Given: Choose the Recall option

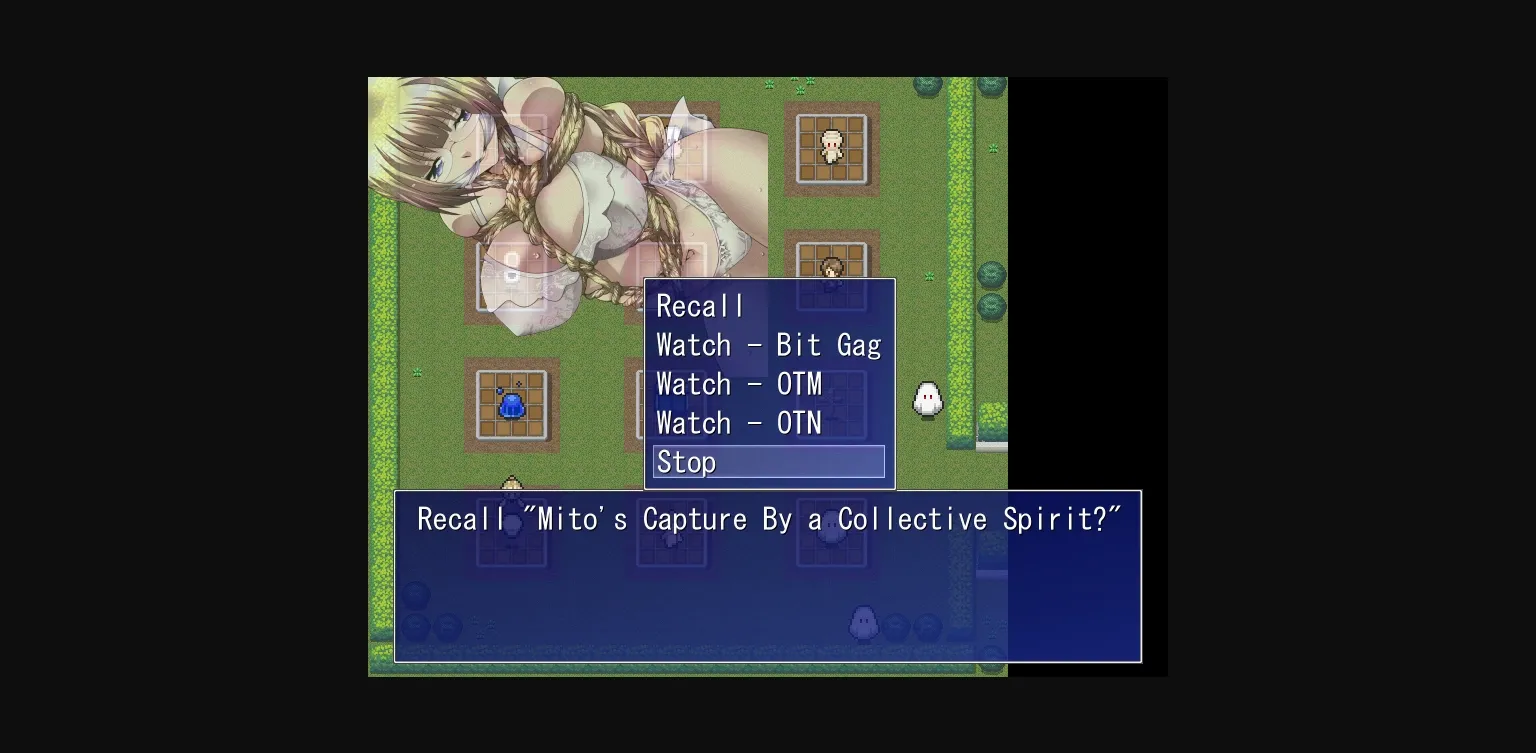Looking at the screenshot, I should tap(699, 306).
